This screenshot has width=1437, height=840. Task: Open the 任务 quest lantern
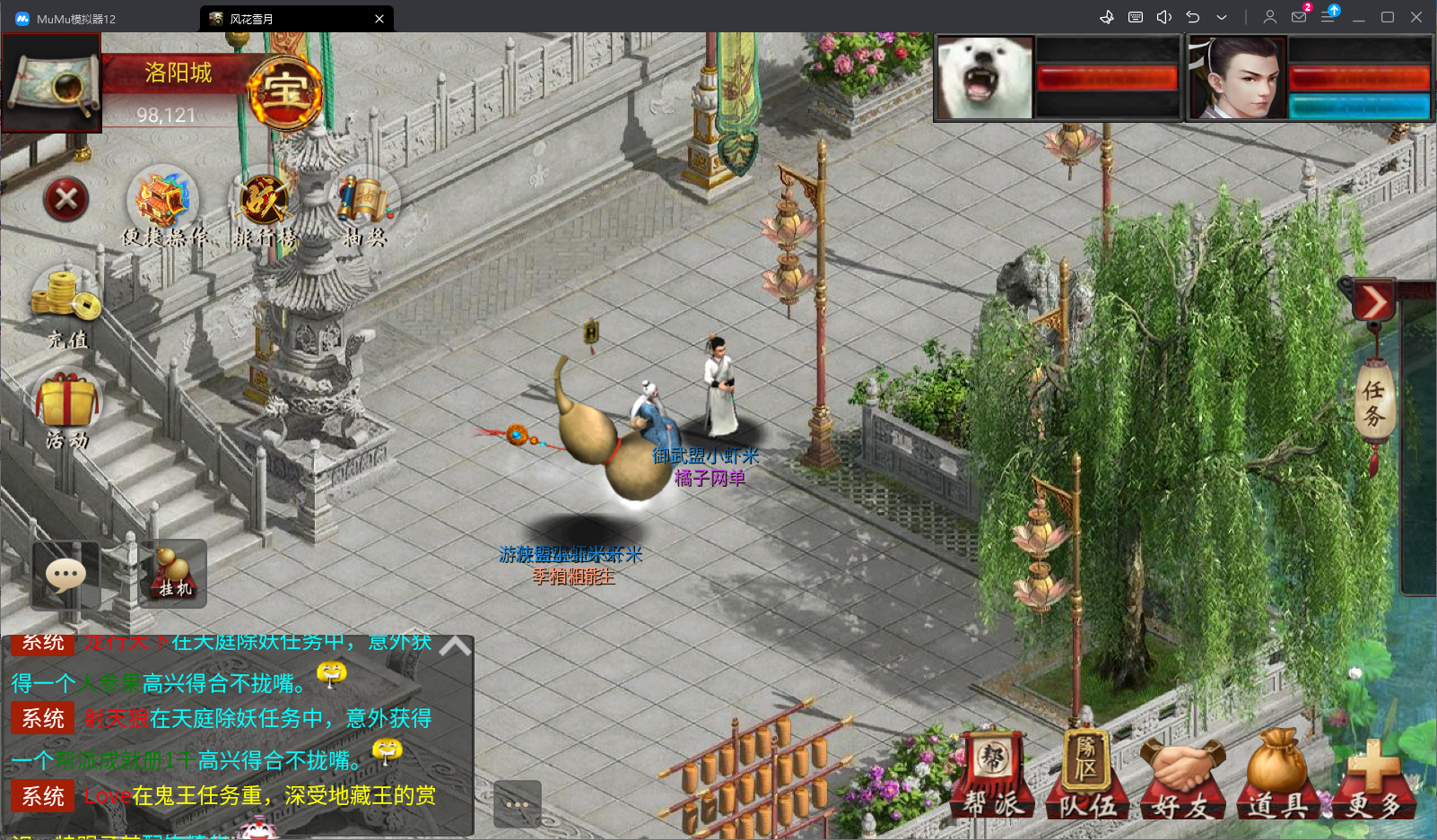[x=1373, y=403]
